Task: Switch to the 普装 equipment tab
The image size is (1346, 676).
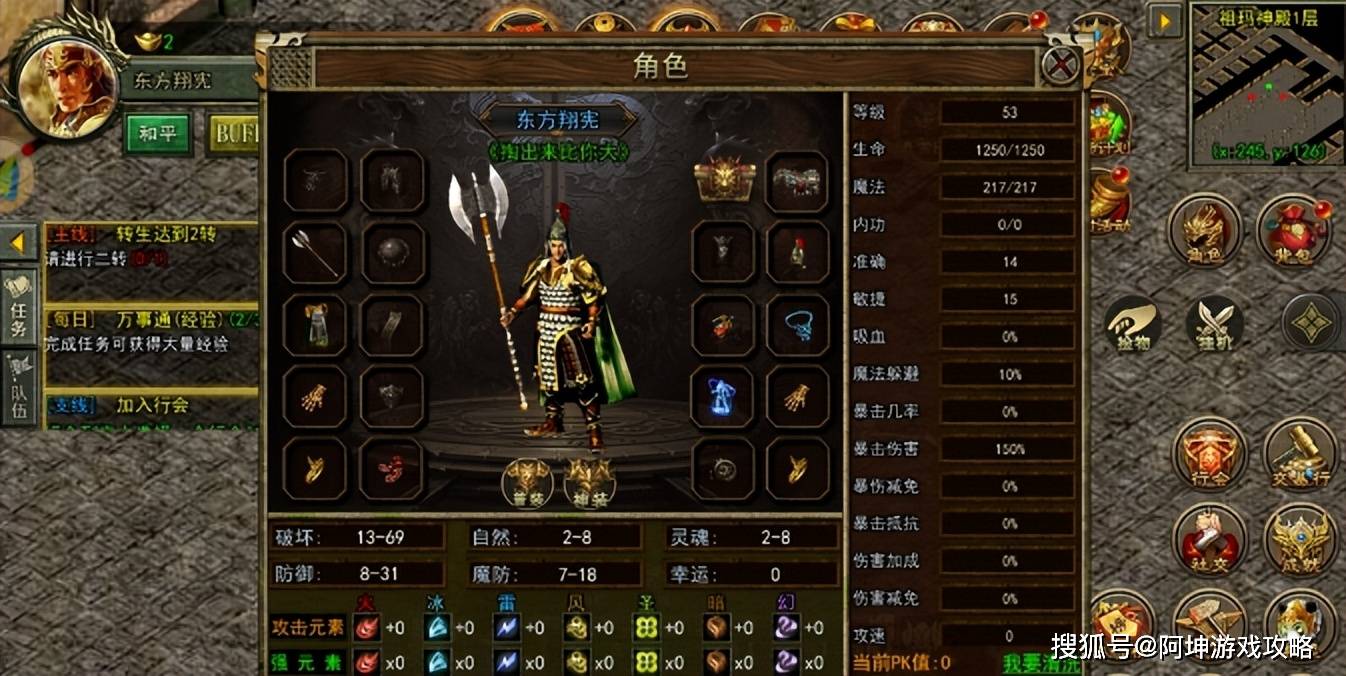Action: pyautogui.click(x=527, y=483)
